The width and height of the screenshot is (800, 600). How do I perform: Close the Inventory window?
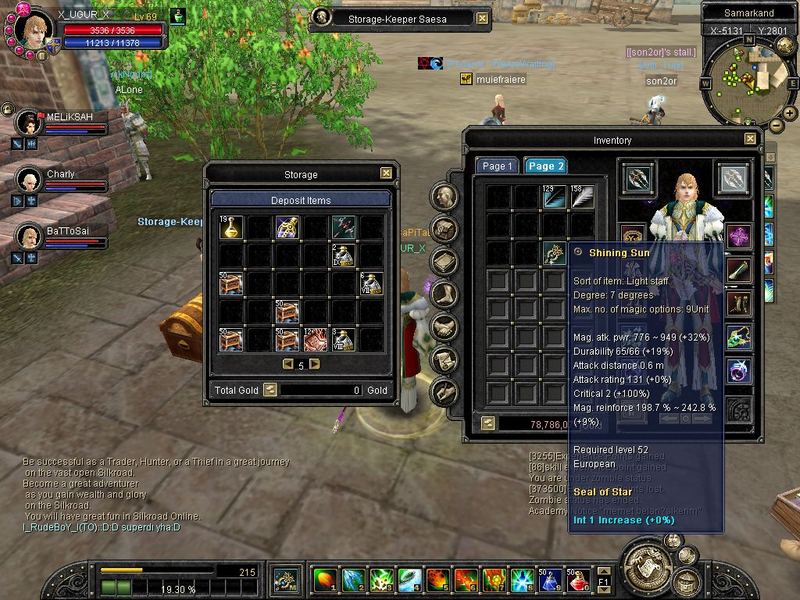coord(750,140)
